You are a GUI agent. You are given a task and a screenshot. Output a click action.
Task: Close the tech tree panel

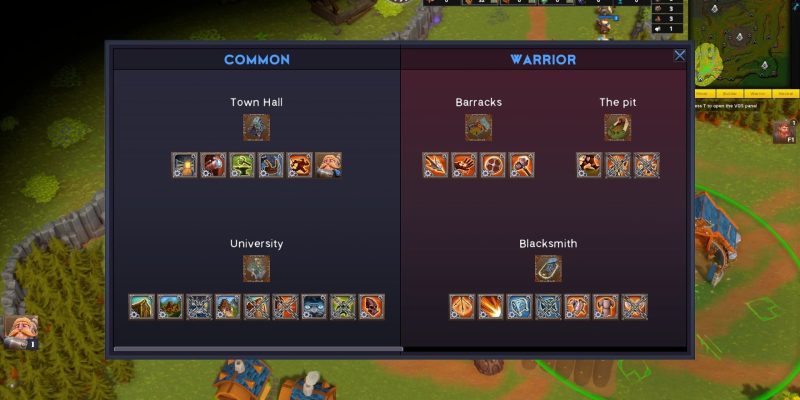[680, 56]
